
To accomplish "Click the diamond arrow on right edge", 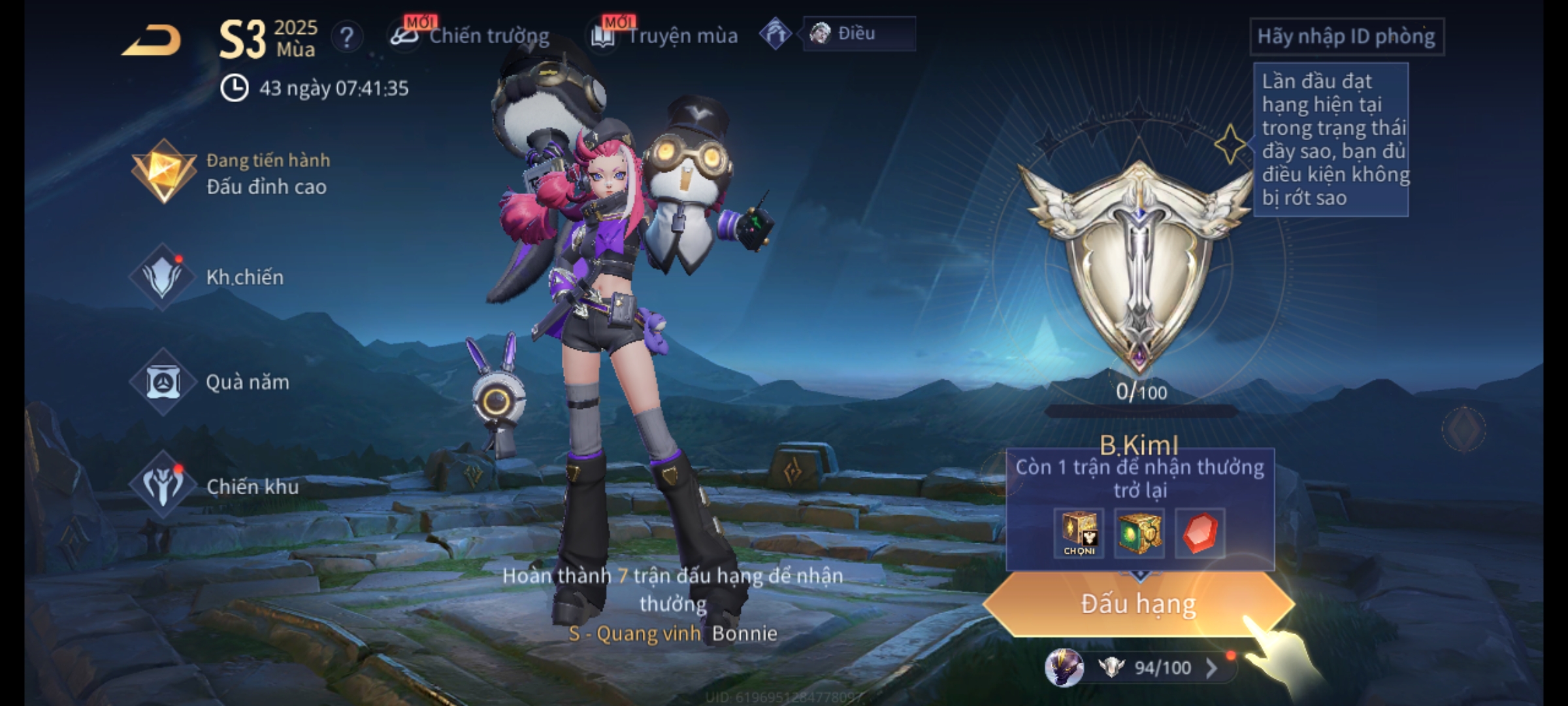I will (1464, 429).
